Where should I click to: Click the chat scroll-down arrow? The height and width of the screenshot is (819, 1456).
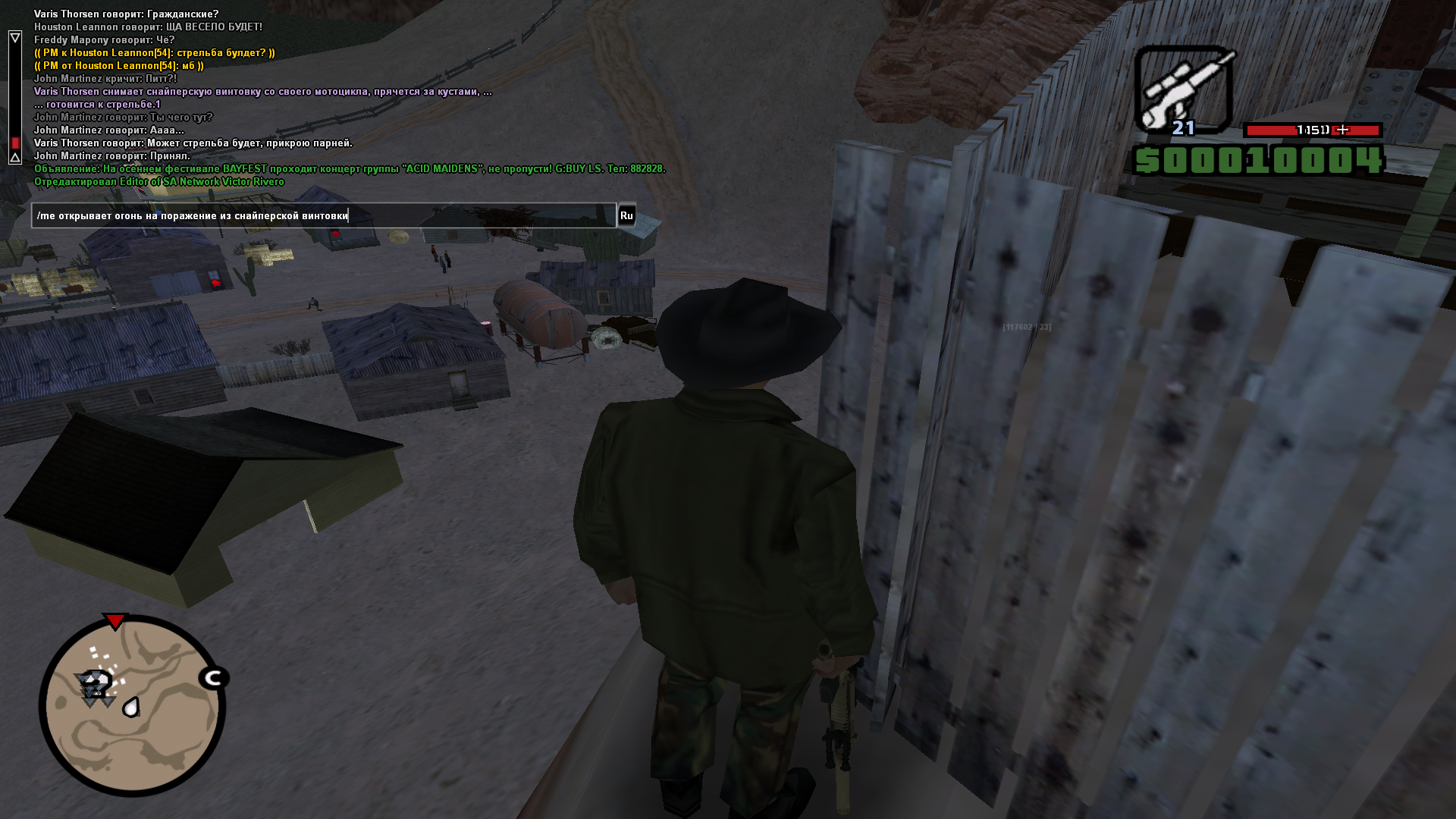coord(15,158)
